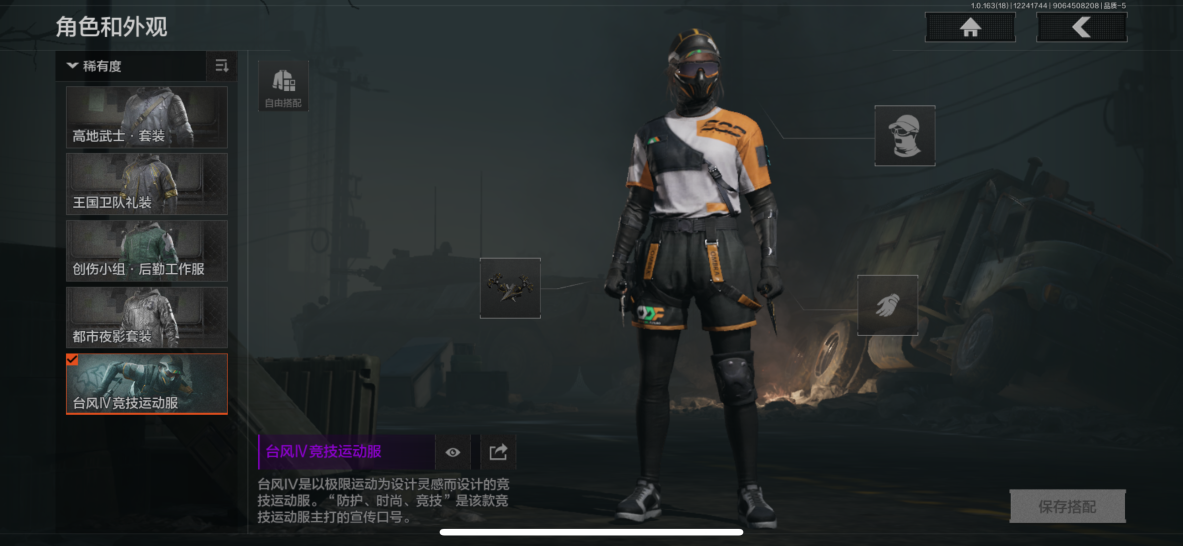Select the 台风IV竞技运动服 outfit
The image size is (1183, 546).
coord(147,384)
